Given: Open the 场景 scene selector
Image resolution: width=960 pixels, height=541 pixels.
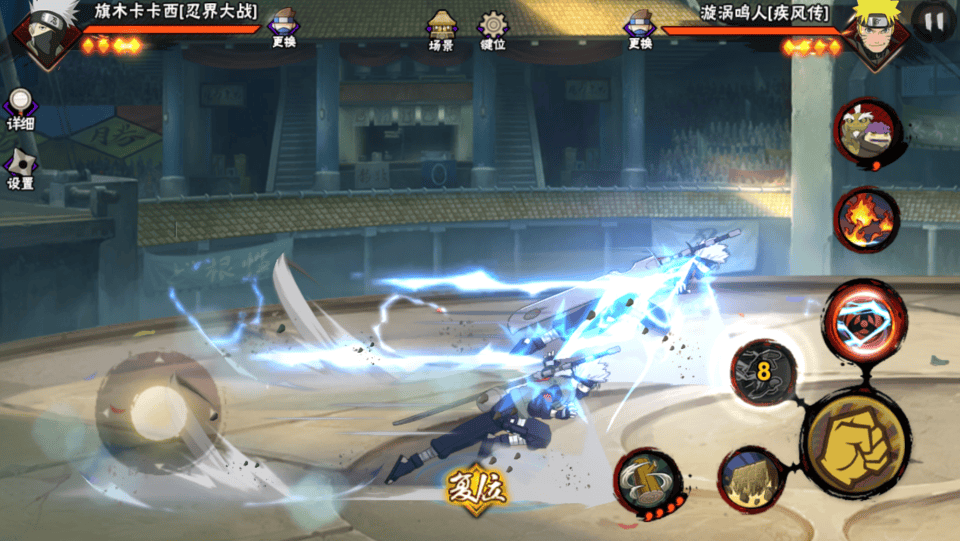Looking at the screenshot, I should 441,29.
